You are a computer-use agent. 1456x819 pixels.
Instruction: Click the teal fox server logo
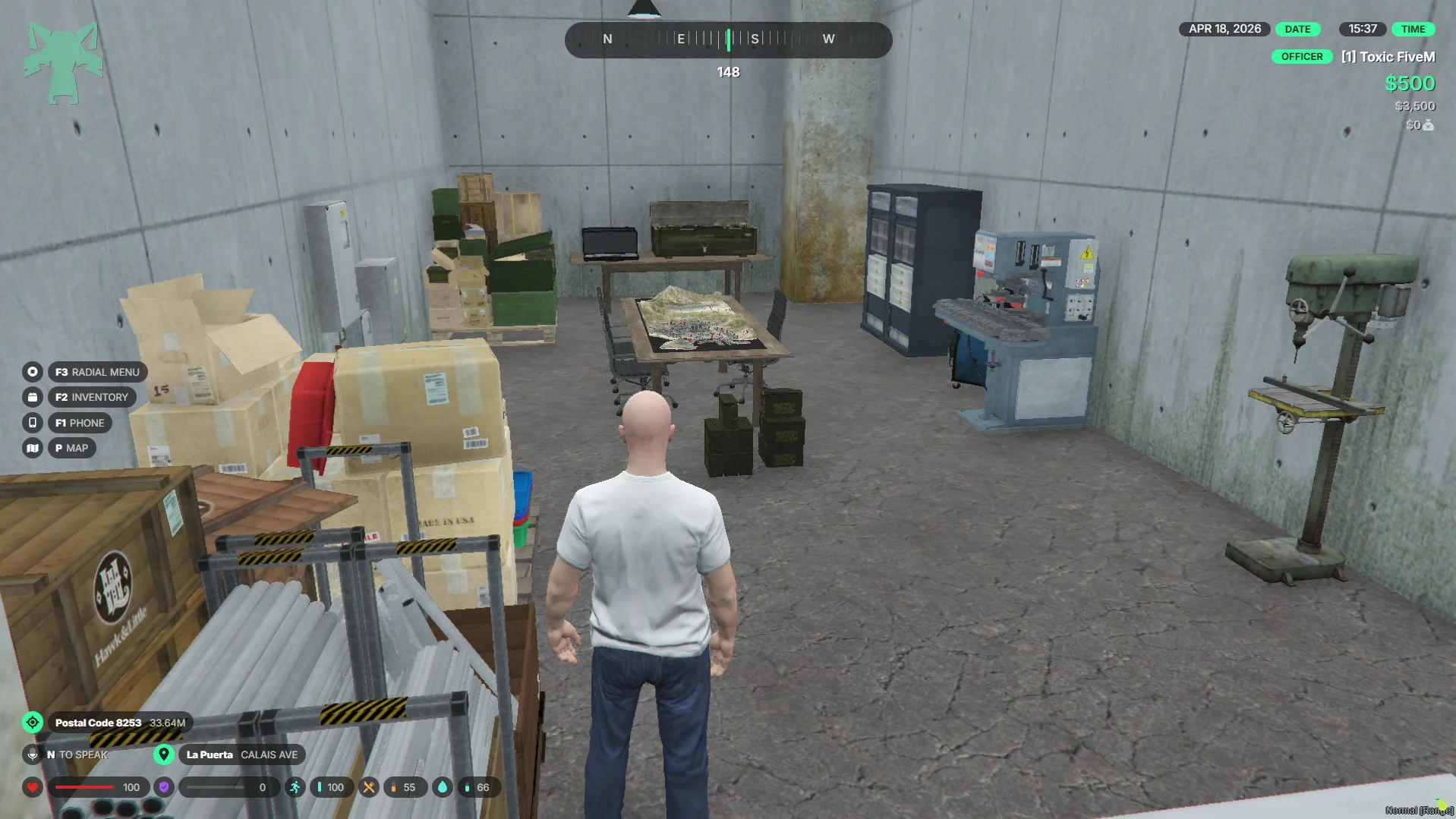pos(63,64)
